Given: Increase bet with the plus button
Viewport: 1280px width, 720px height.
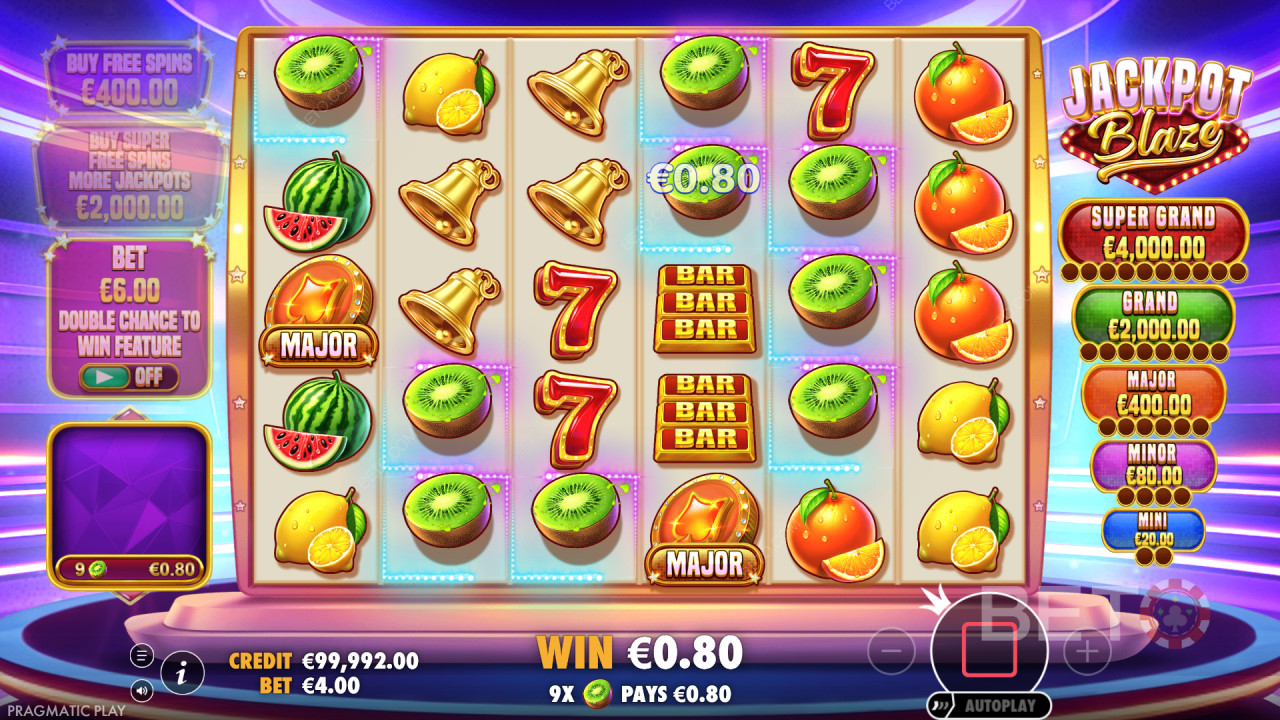Looking at the screenshot, I should click(1087, 653).
